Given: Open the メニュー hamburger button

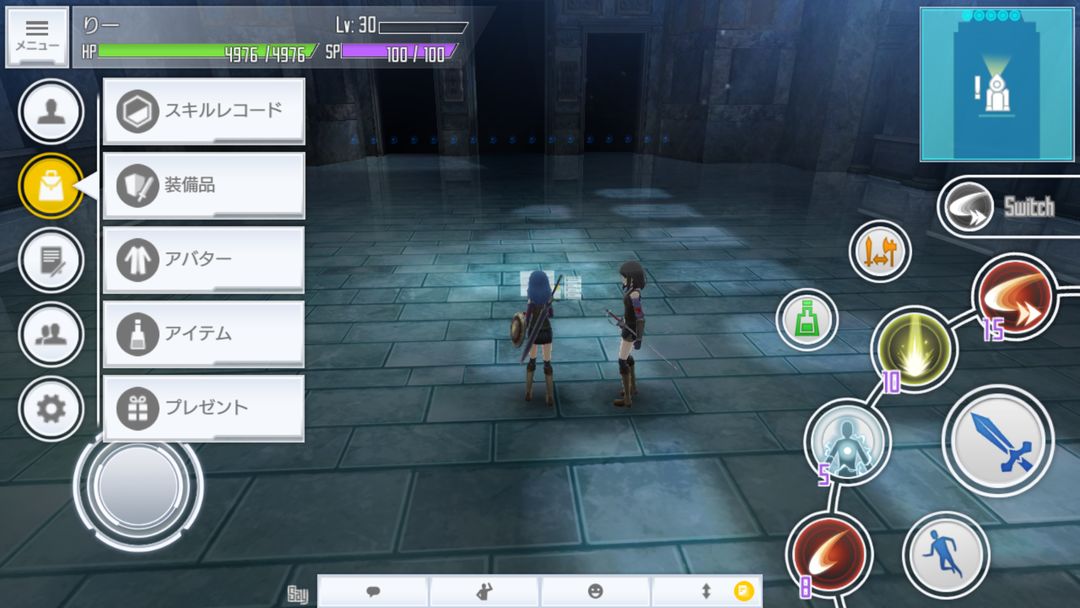Looking at the screenshot, I should click(x=37, y=37).
